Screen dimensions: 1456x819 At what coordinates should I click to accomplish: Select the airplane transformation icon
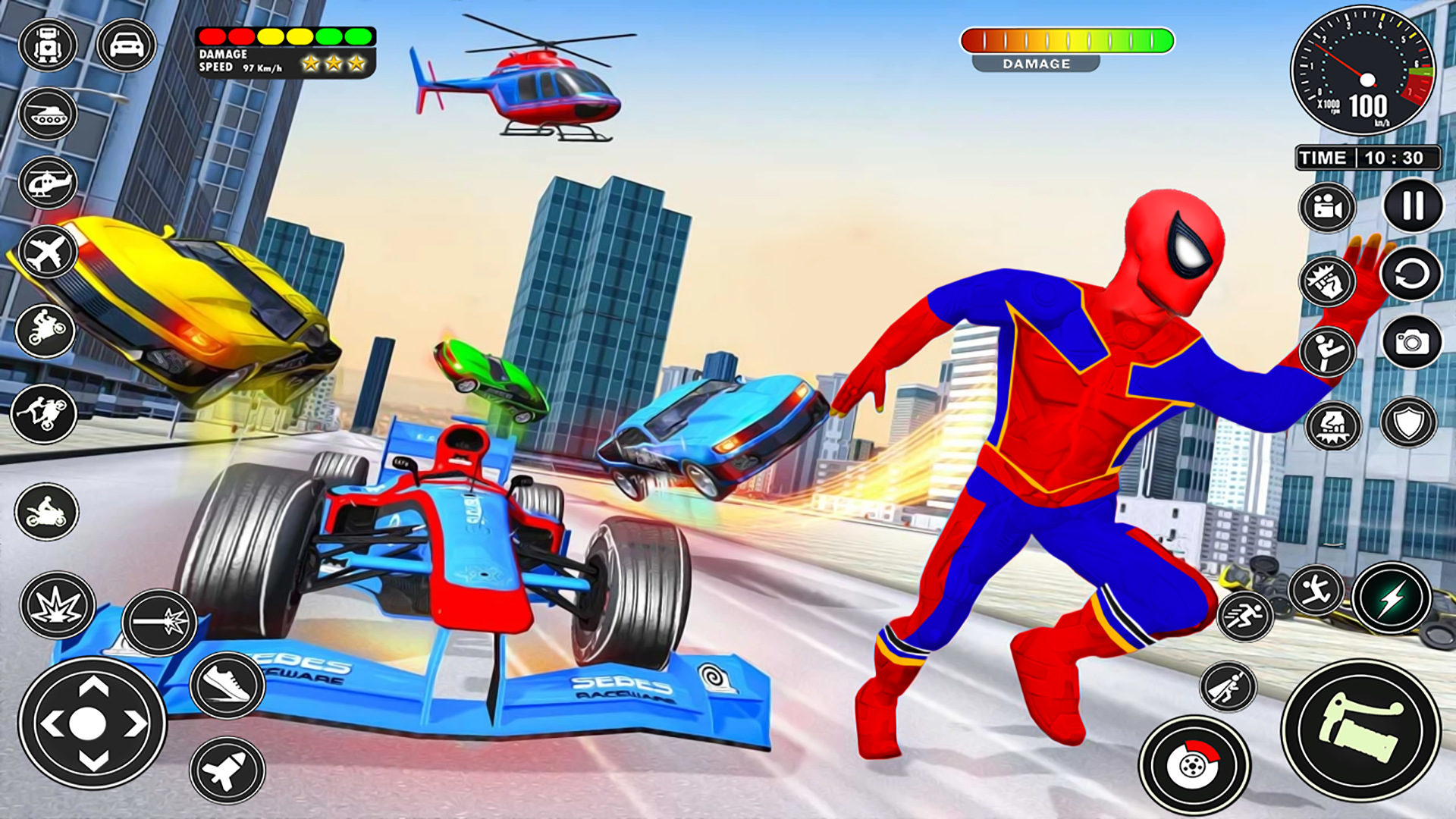click(48, 252)
